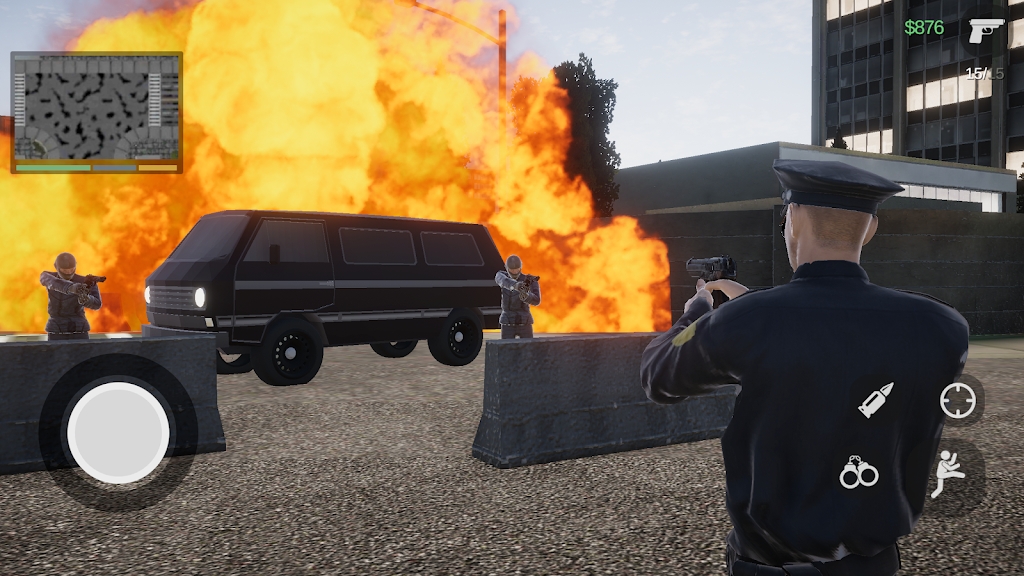Select the pistol weapon icon
This screenshot has height=576, width=1024.
click(x=984, y=29)
